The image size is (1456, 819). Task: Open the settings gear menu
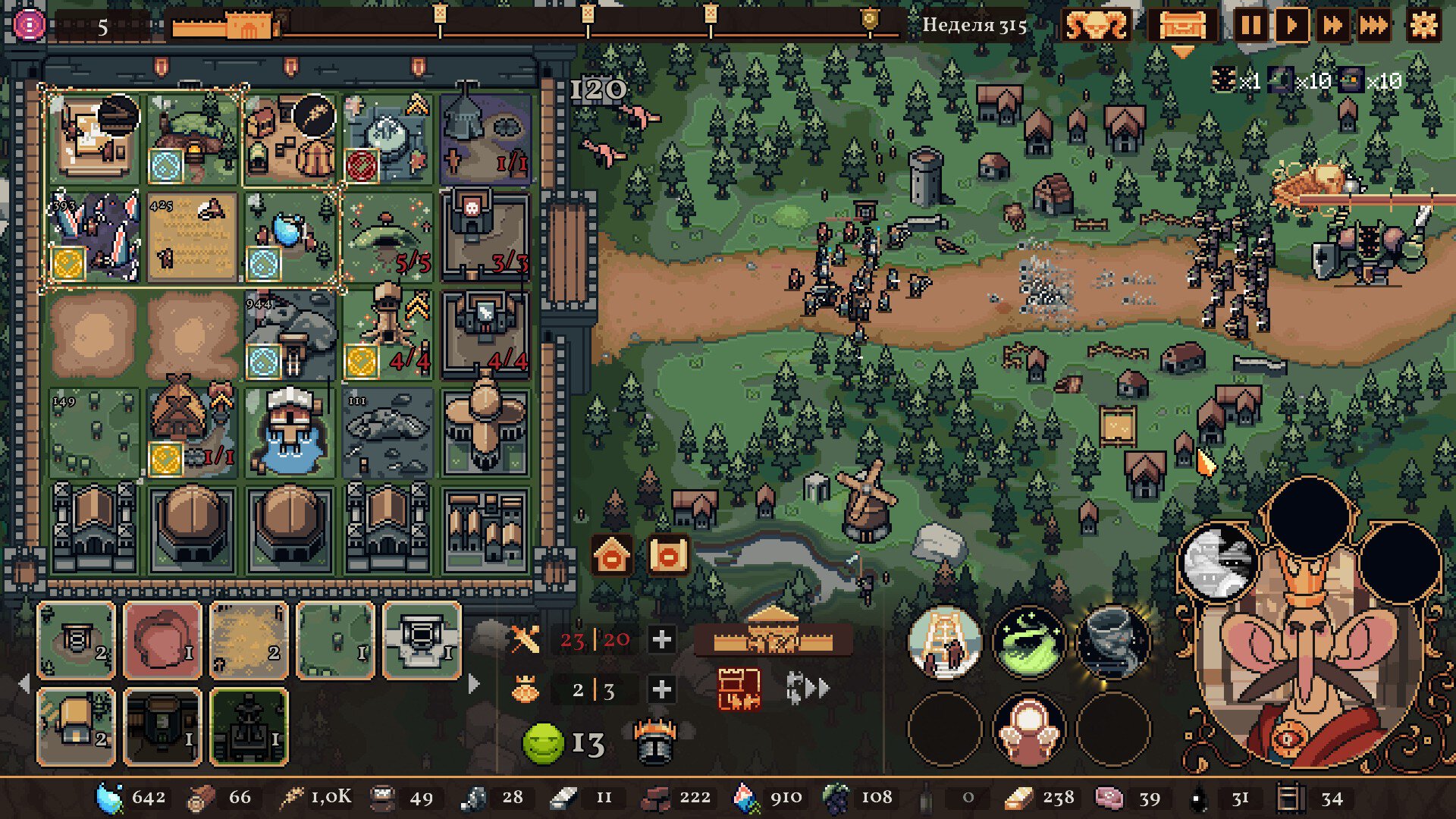coord(1423,26)
